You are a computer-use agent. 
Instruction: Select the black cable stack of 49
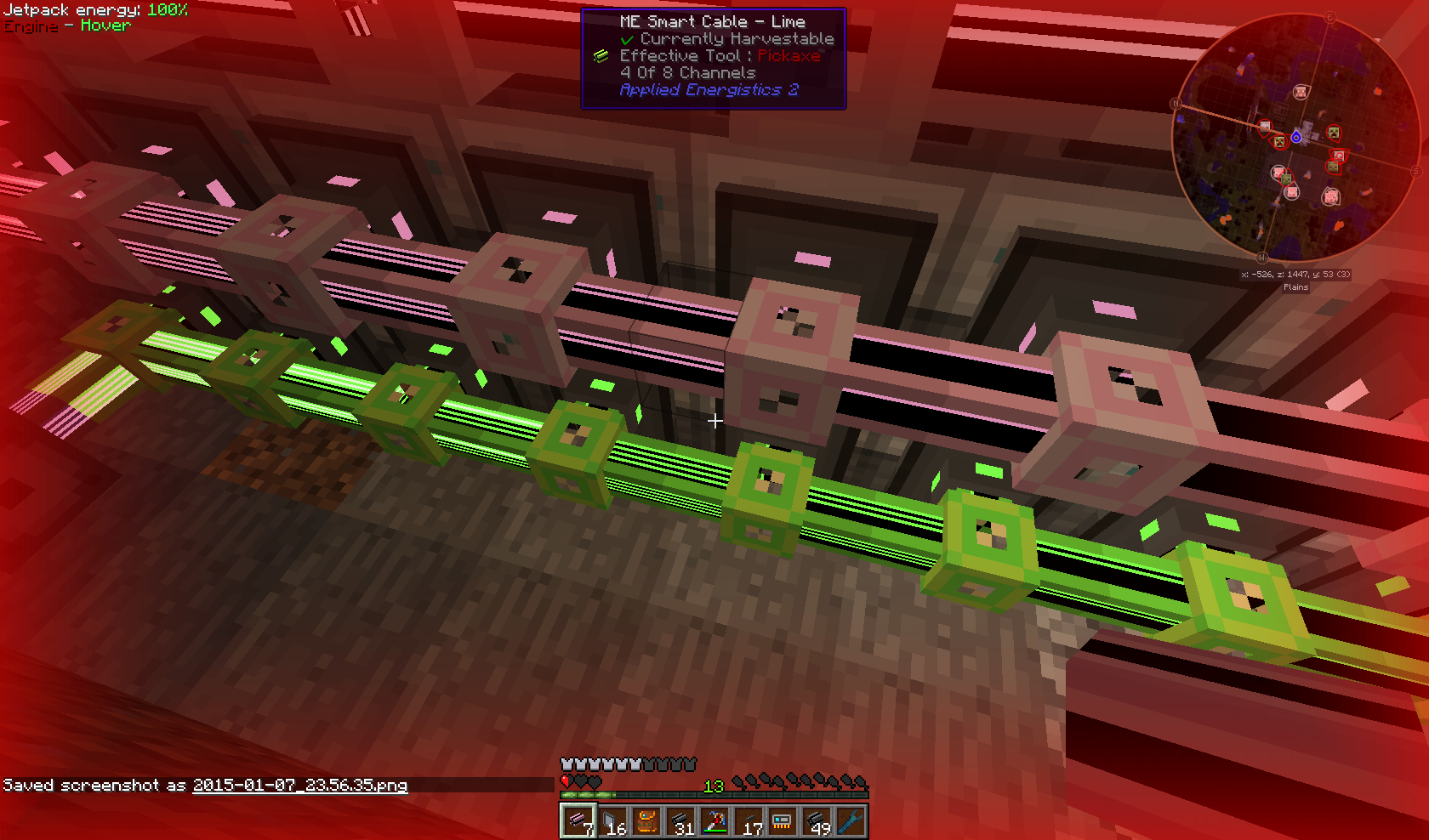pos(817,821)
